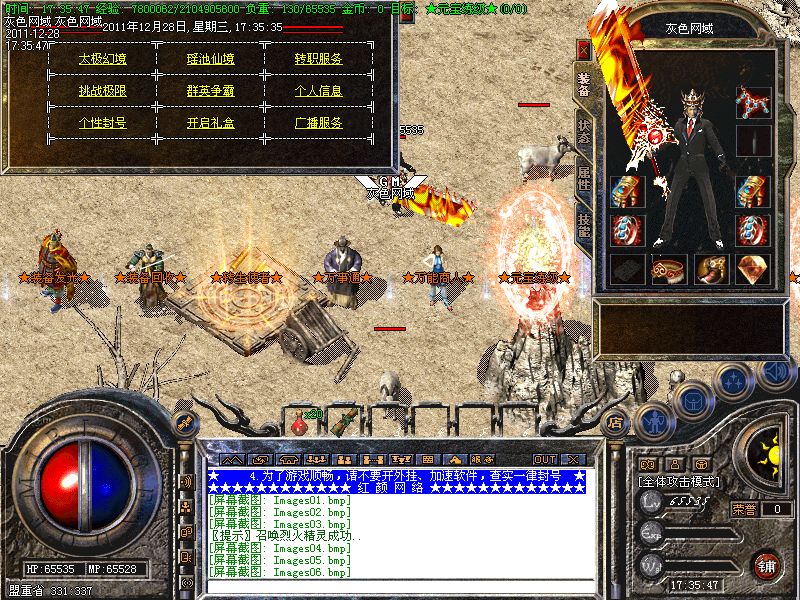Screen dimensions: 800x600
Task: View 个人信息 from the menu
Action: tap(319, 90)
